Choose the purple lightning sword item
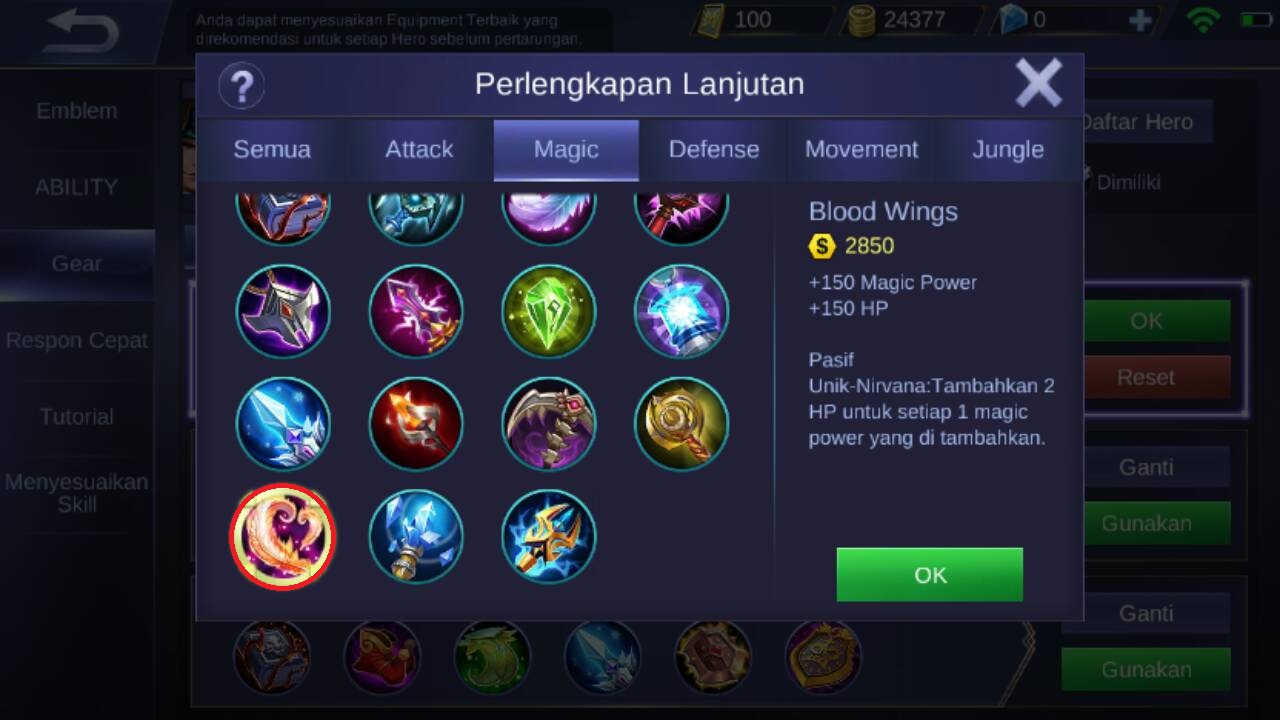The width and height of the screenshot is (1280, 720). 416,311
